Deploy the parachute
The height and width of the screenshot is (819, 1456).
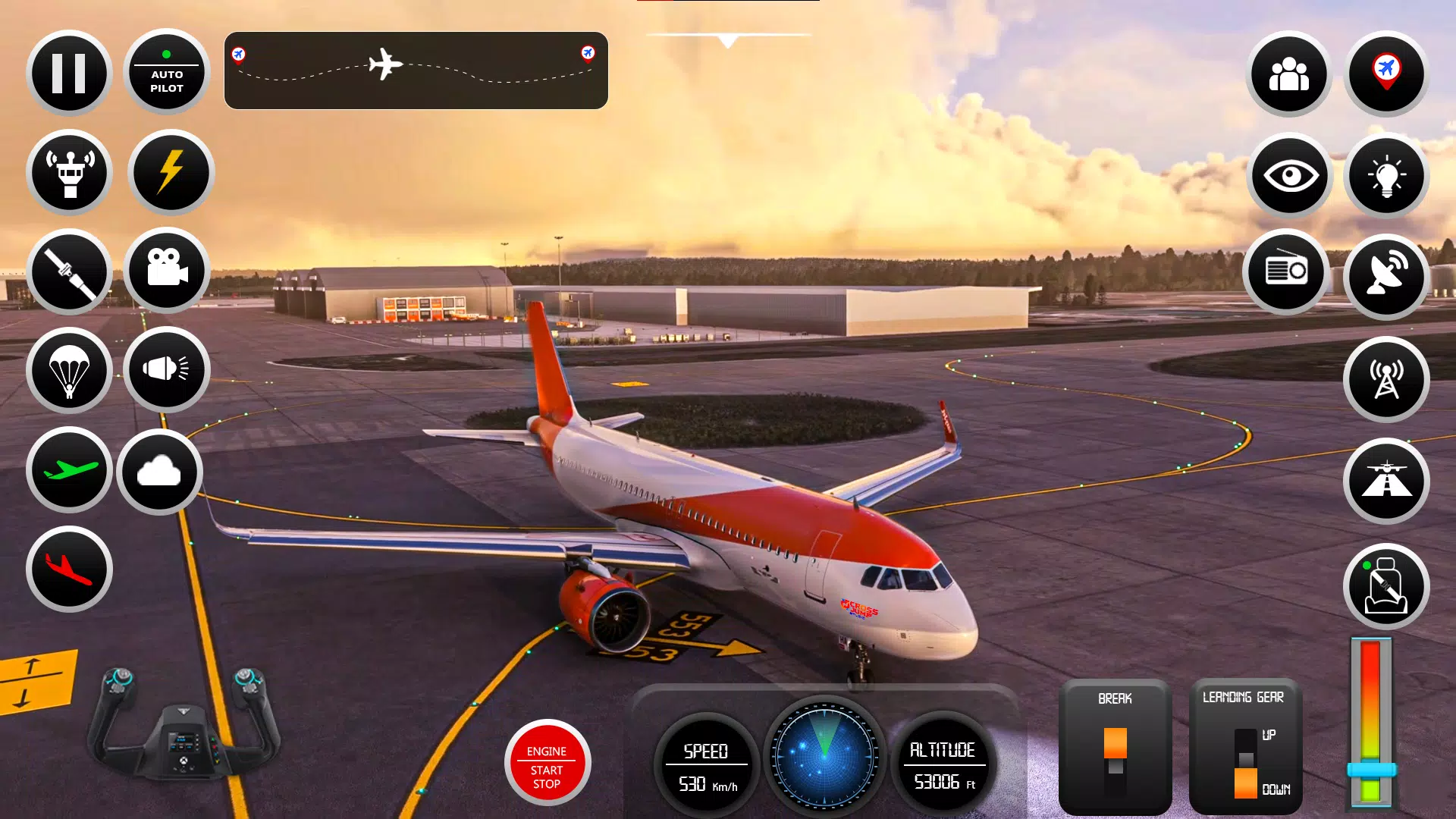[x=68, y=370]
